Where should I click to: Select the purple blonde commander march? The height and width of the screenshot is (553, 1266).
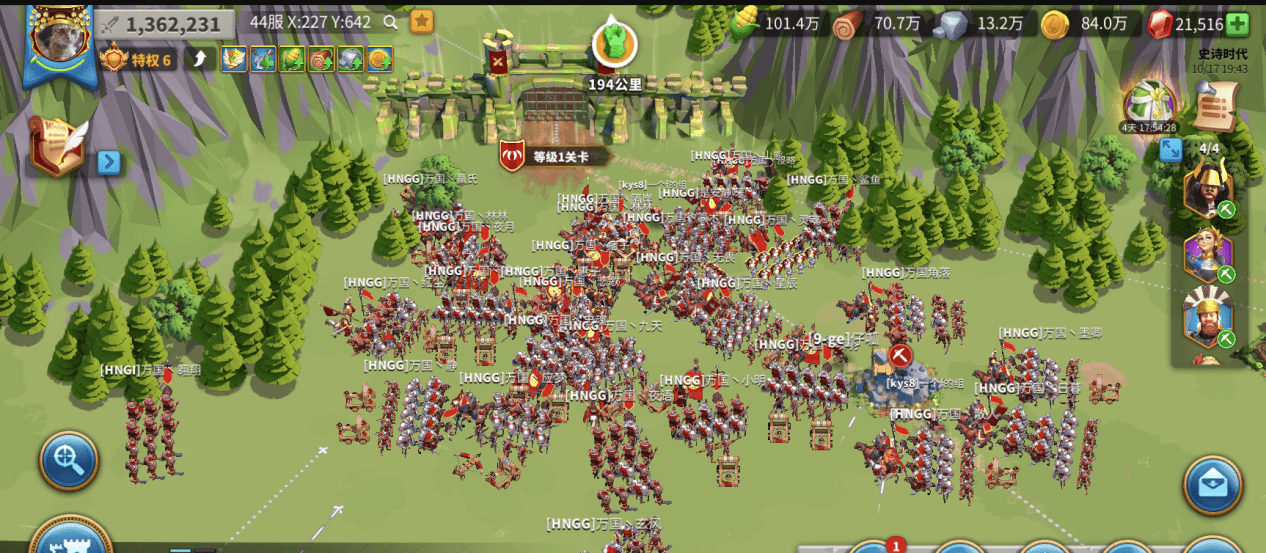coord(1208,252)
